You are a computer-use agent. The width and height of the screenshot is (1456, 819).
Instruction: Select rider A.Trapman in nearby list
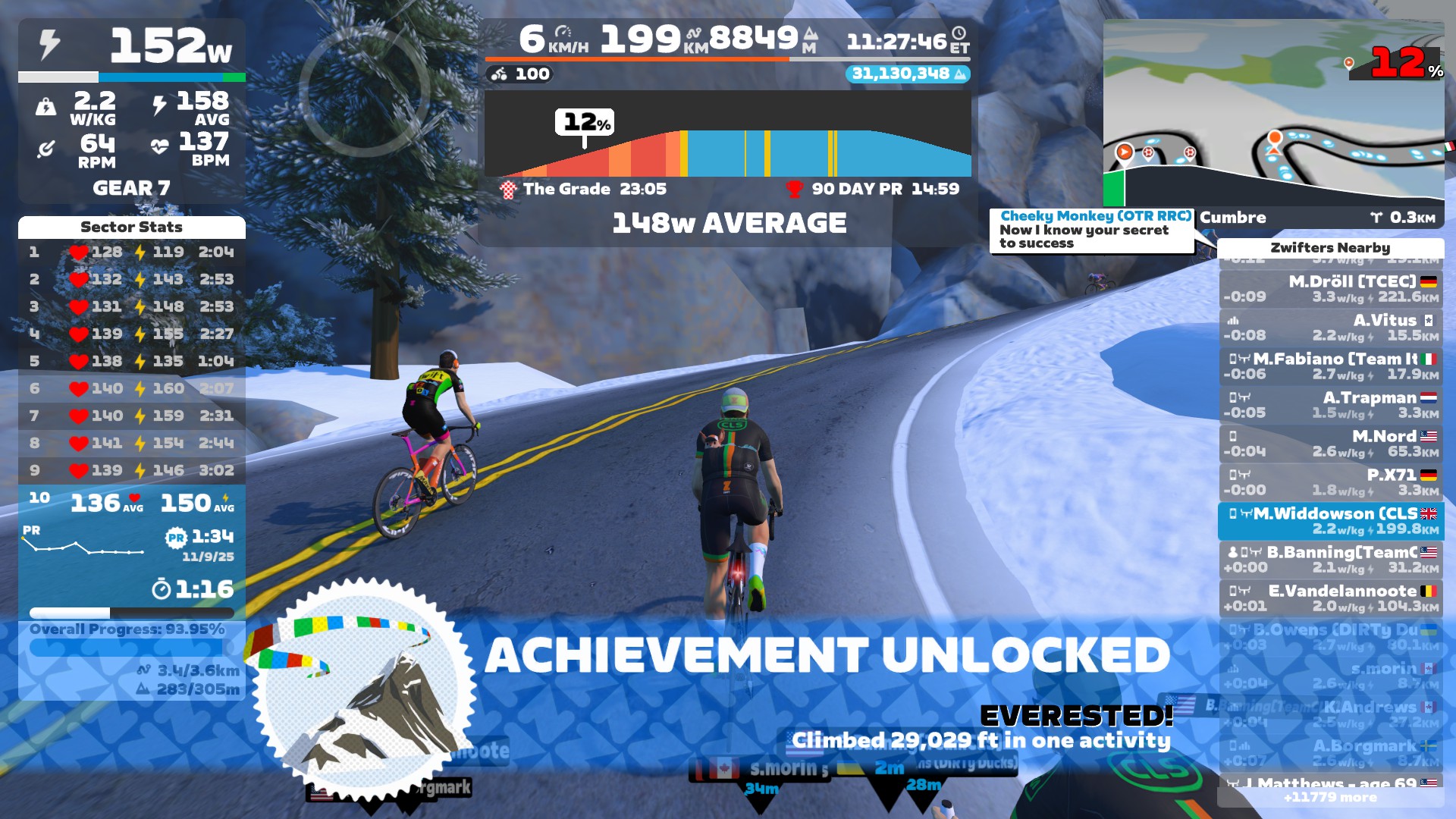point(1331,405)
